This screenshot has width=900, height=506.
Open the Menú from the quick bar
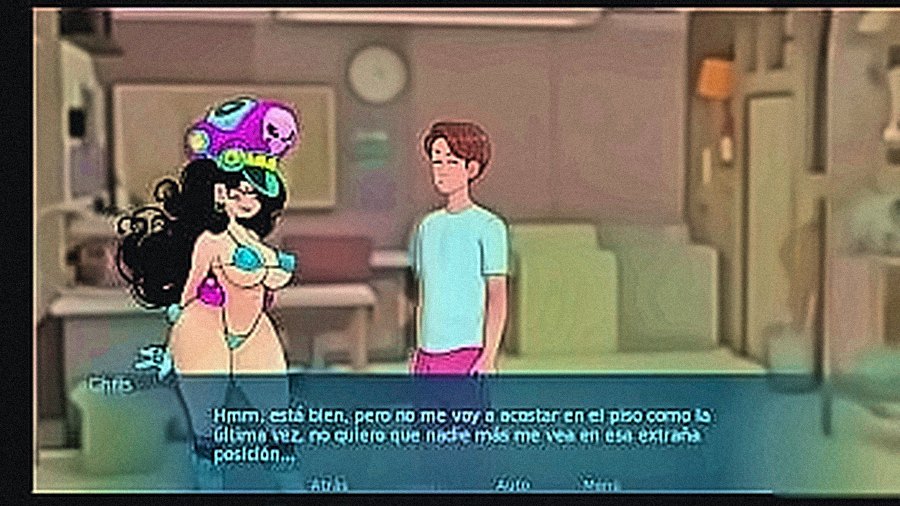602,483
